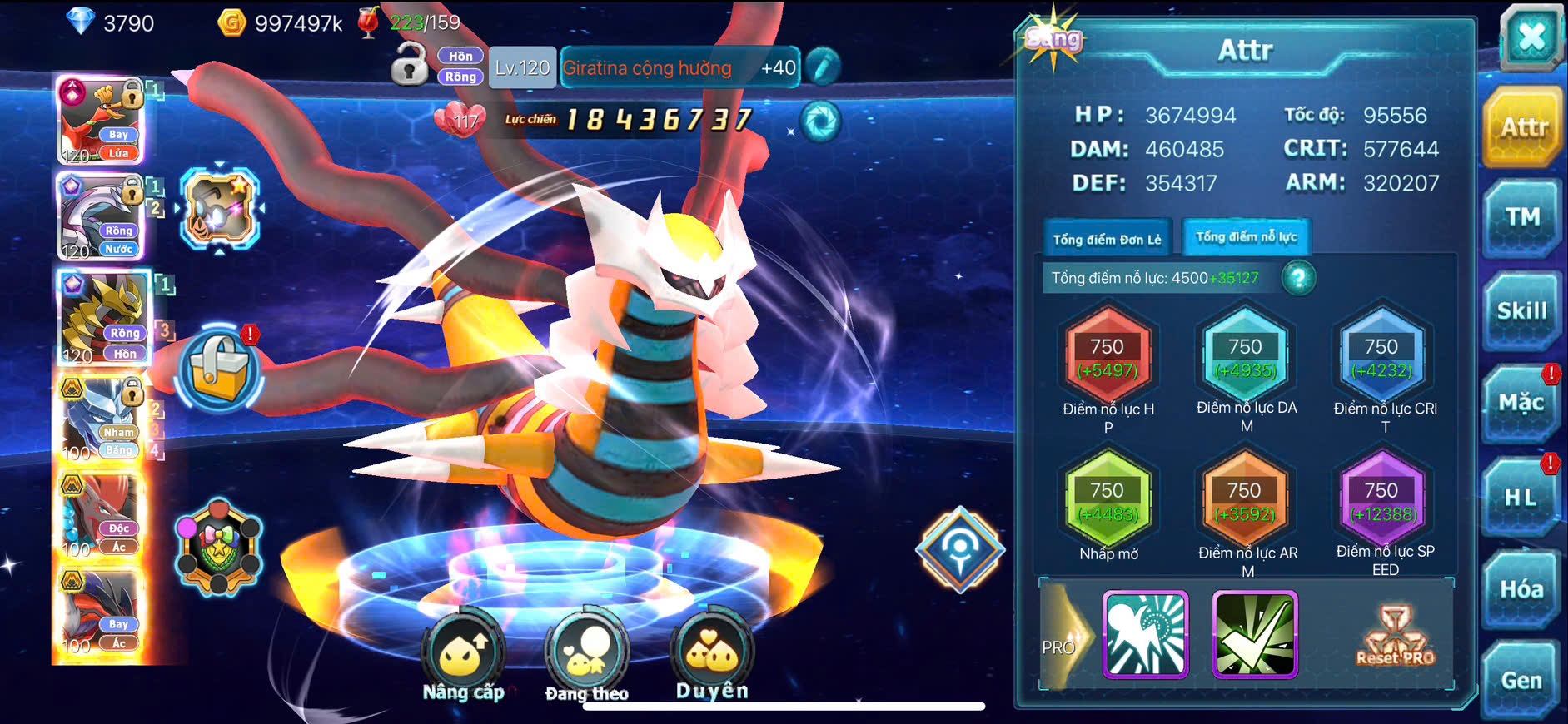
Task: Tap the Nâng cấp upgrade button
Action: 463,655
